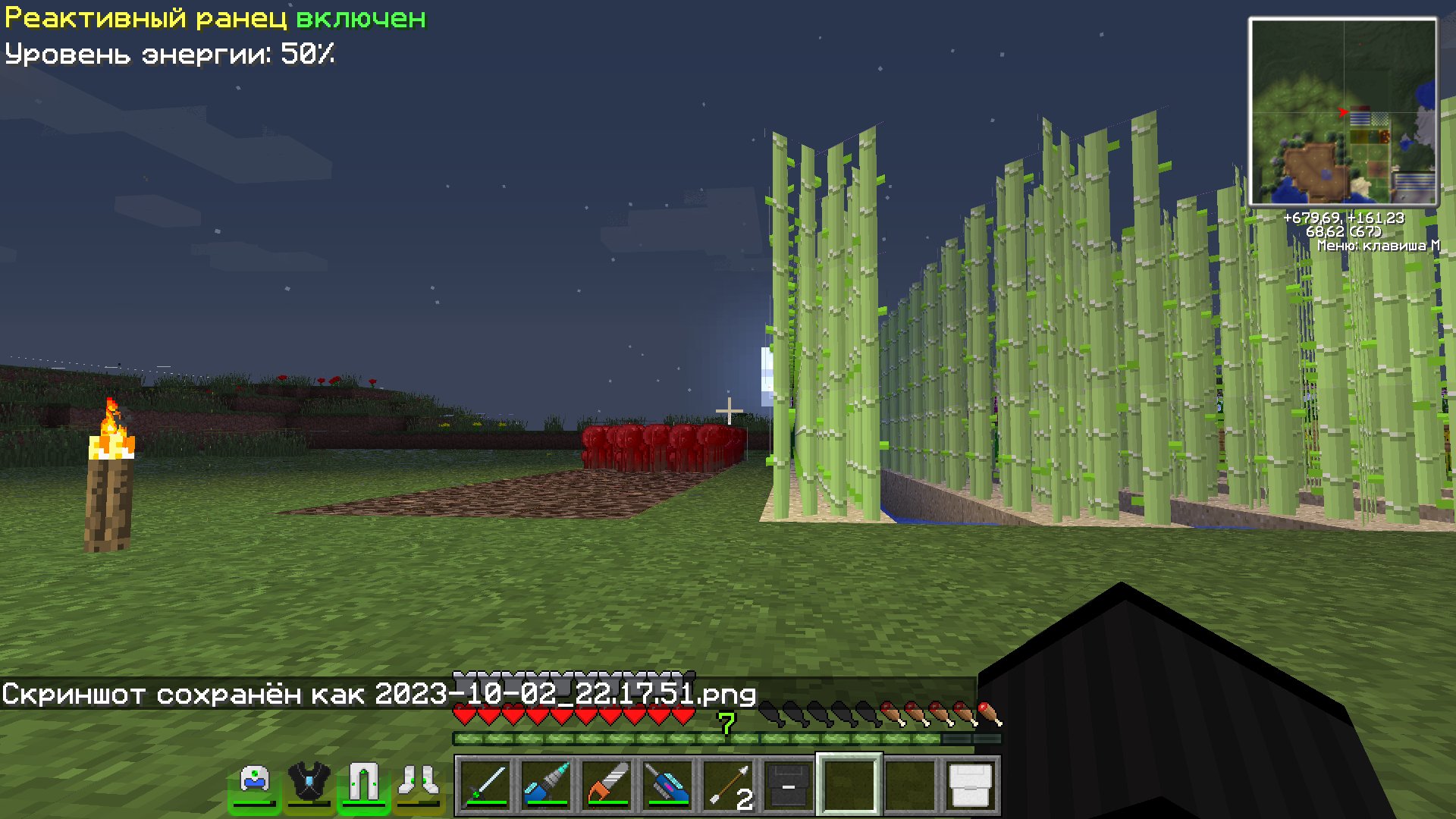Open the minimap in the corner
This screenshot has width=1456, height=819.
(1343, 112)
